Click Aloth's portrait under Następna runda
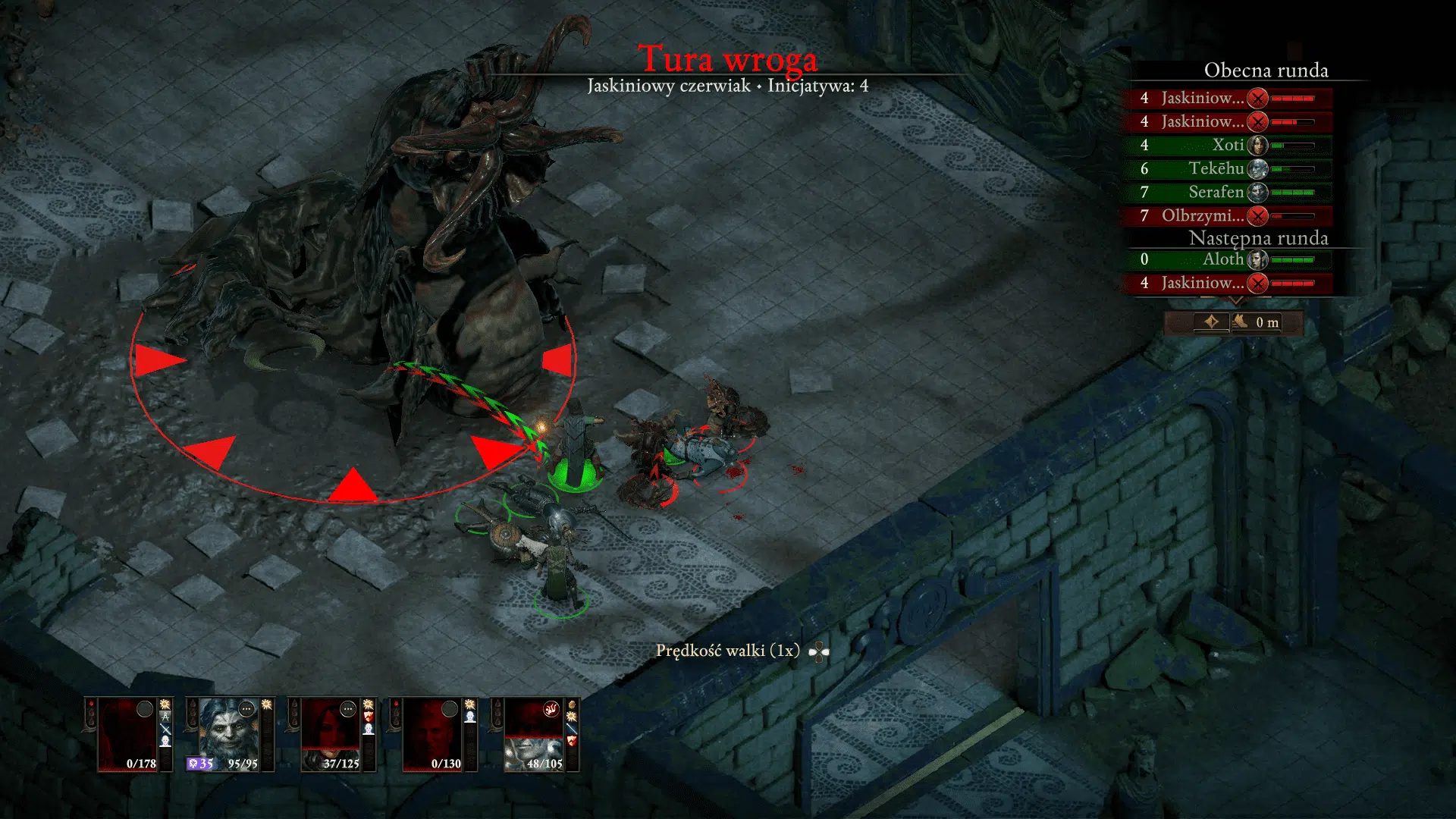The width and height of the screenshot is (1456, 819). [x=1256, y=259]
